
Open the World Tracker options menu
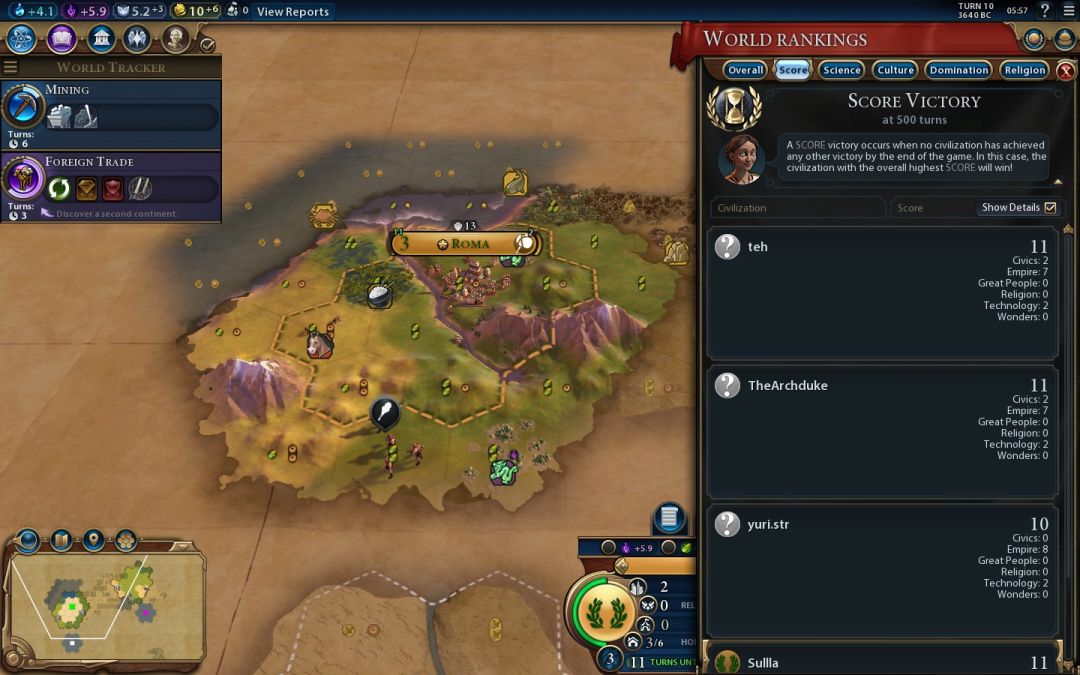pos(11,67)
